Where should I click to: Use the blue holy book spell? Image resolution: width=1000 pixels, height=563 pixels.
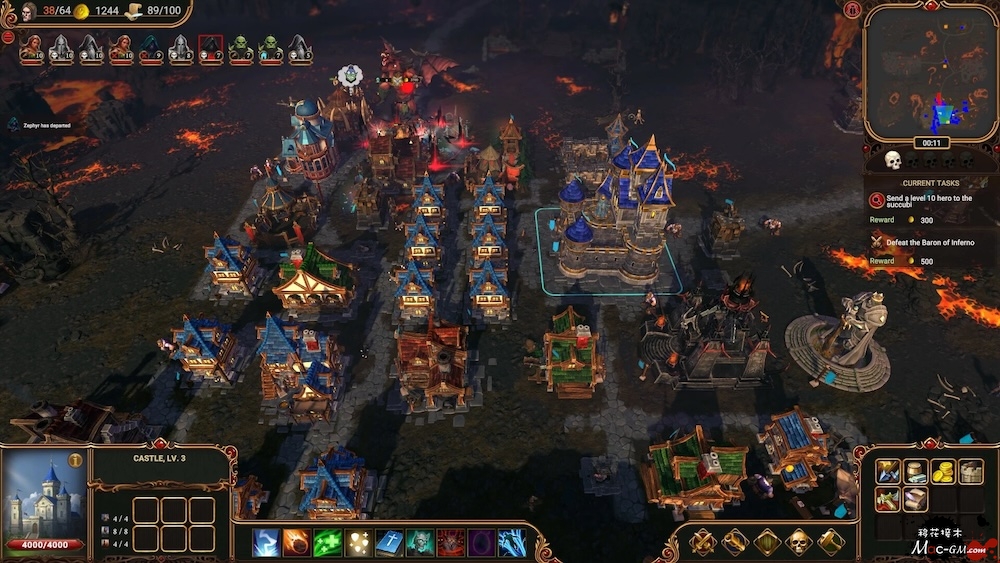[388, 542]
